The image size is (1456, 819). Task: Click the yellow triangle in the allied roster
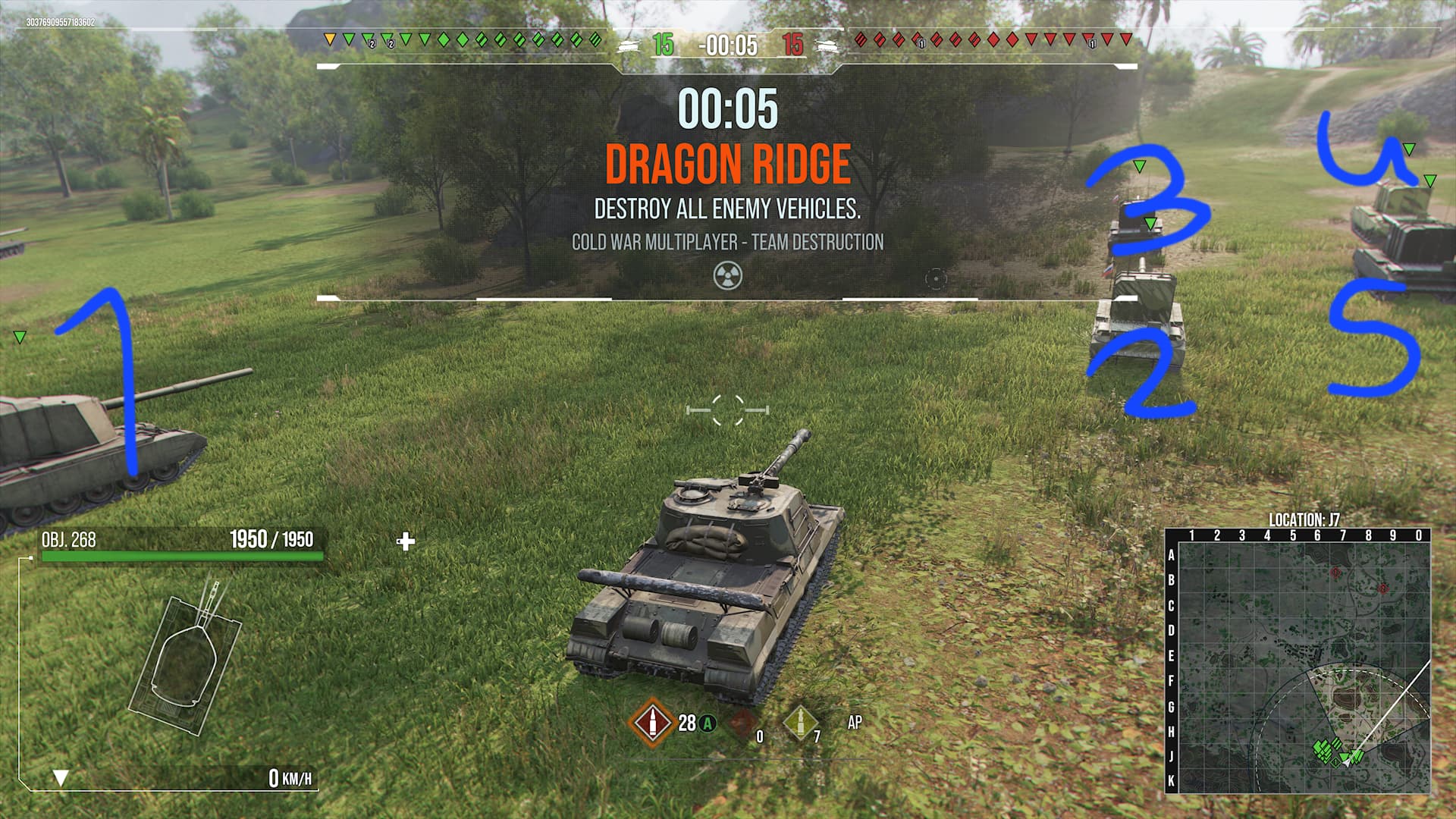click(x=329, y=39)
